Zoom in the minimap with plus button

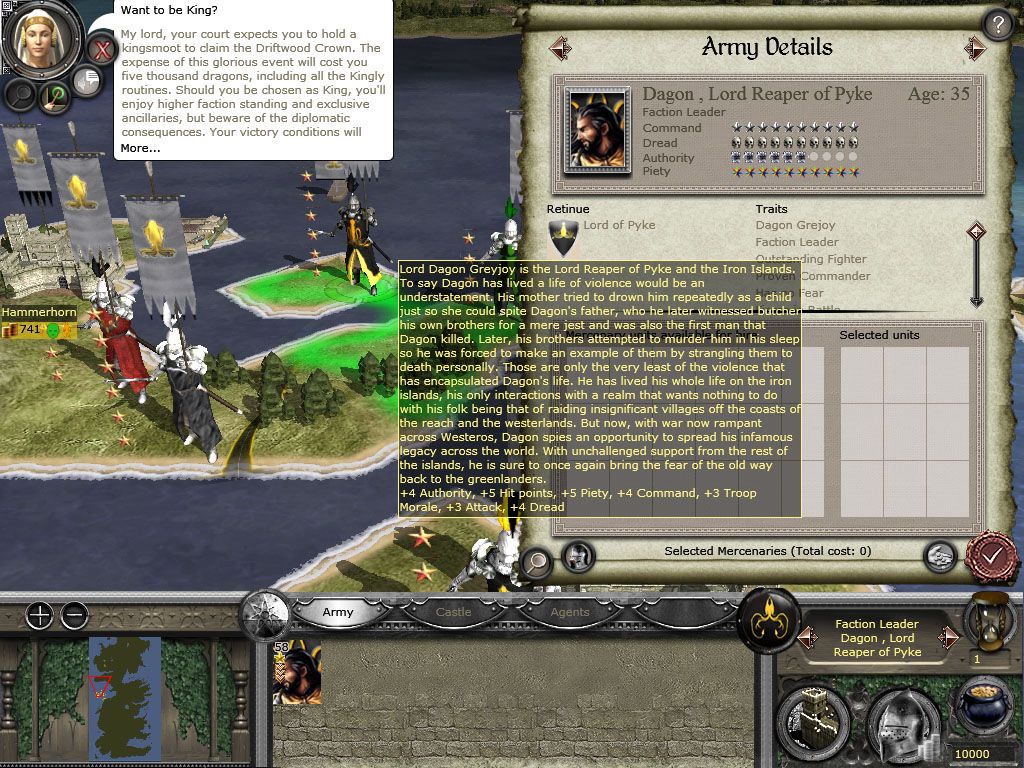39,616
